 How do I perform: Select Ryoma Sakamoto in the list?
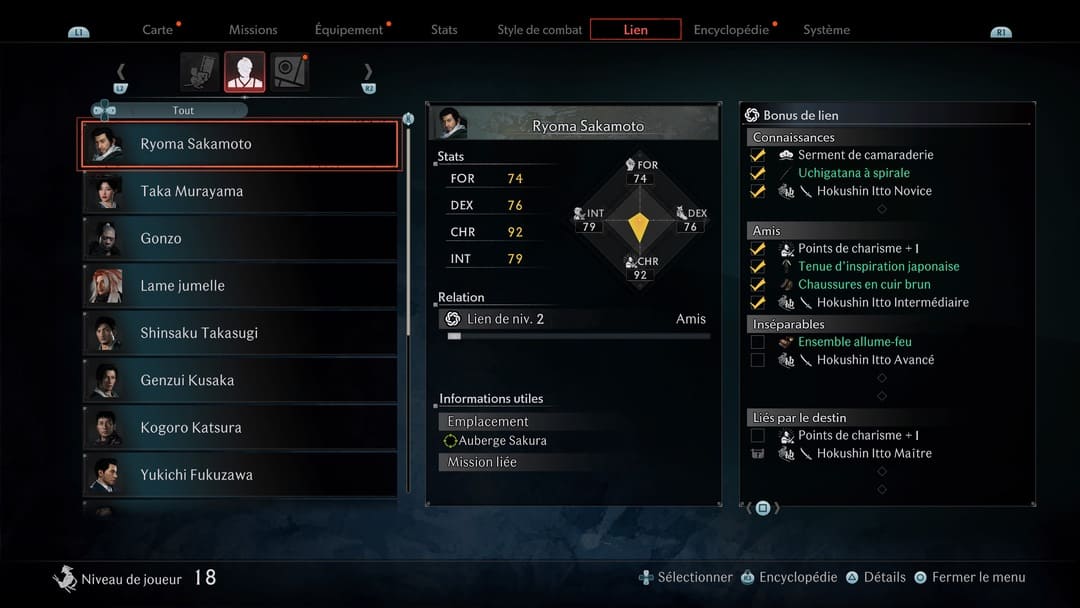239,144
